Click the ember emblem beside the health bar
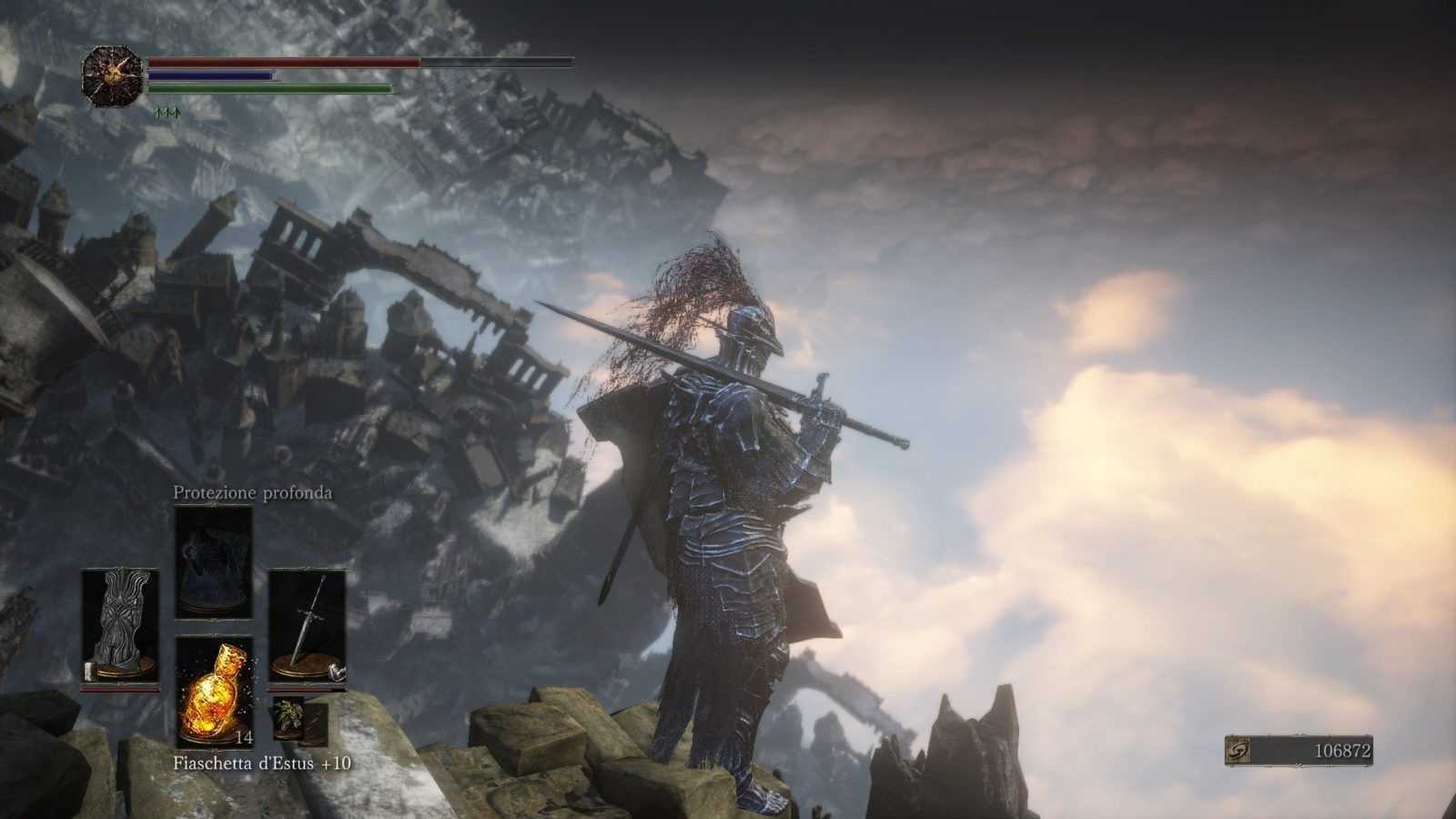Screen dimensions: 1456x819 (112, 76)
